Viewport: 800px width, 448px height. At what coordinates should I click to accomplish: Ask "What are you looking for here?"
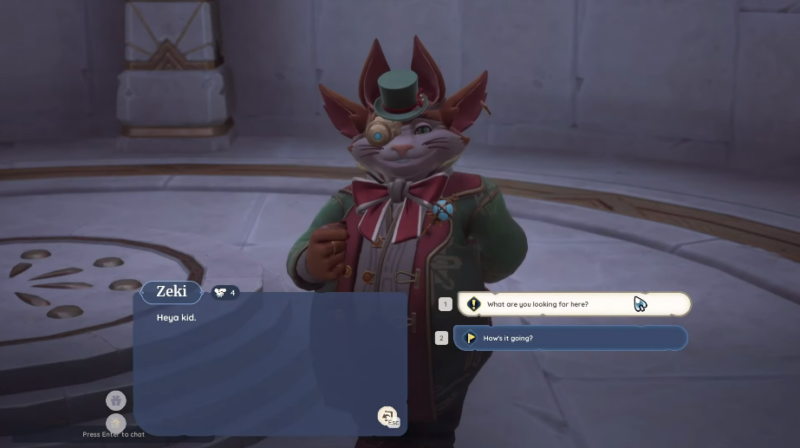coord(573,303)
